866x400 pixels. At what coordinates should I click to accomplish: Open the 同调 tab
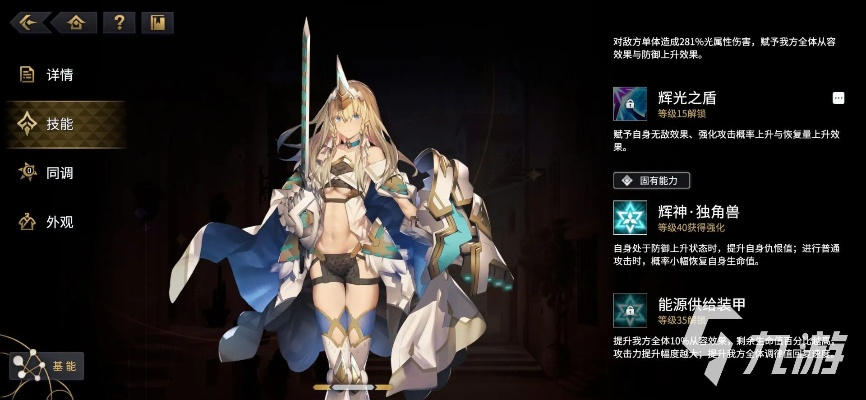[x=60, y=173]
